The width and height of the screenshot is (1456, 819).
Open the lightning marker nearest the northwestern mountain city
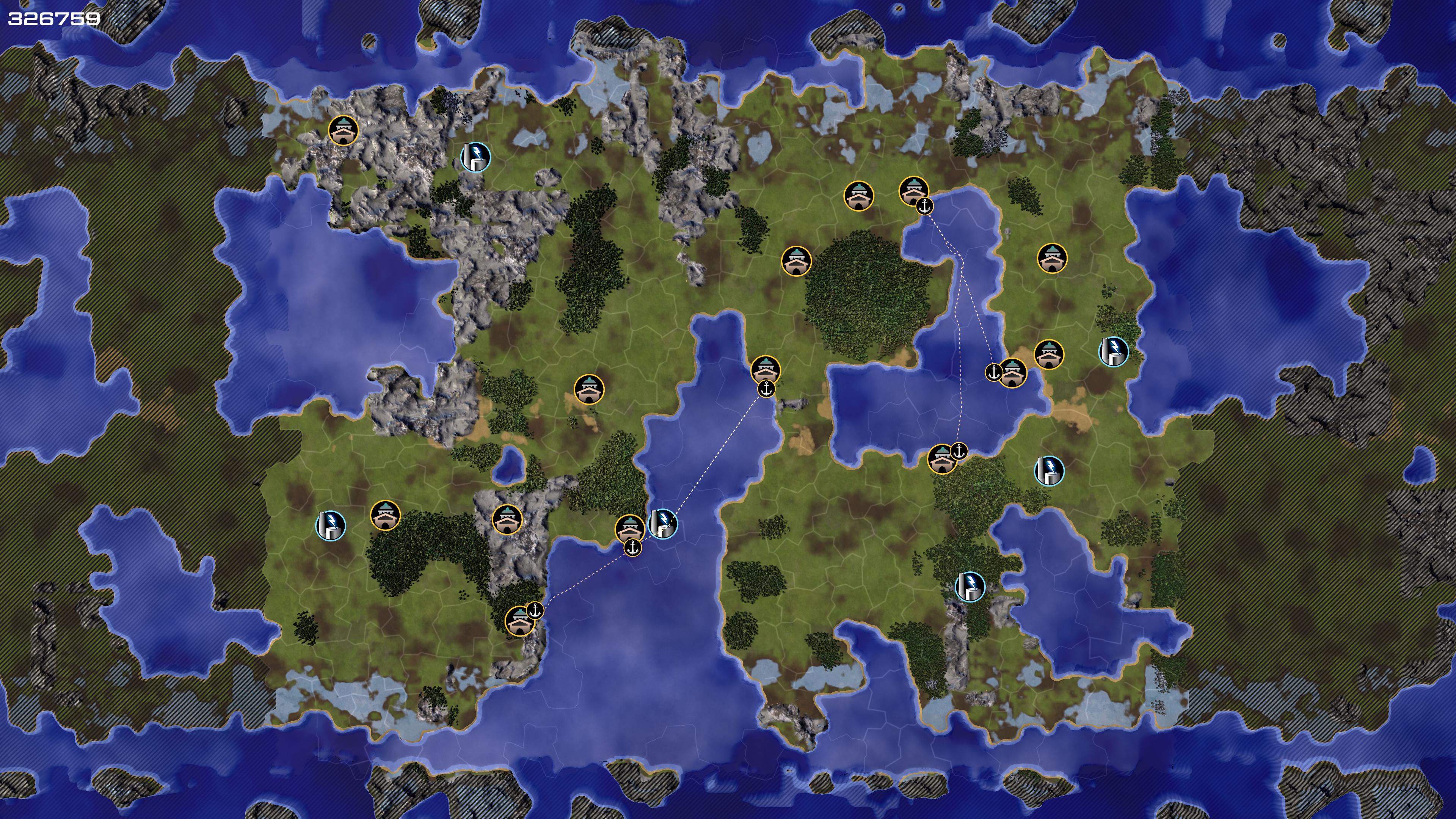coord(475,157)
